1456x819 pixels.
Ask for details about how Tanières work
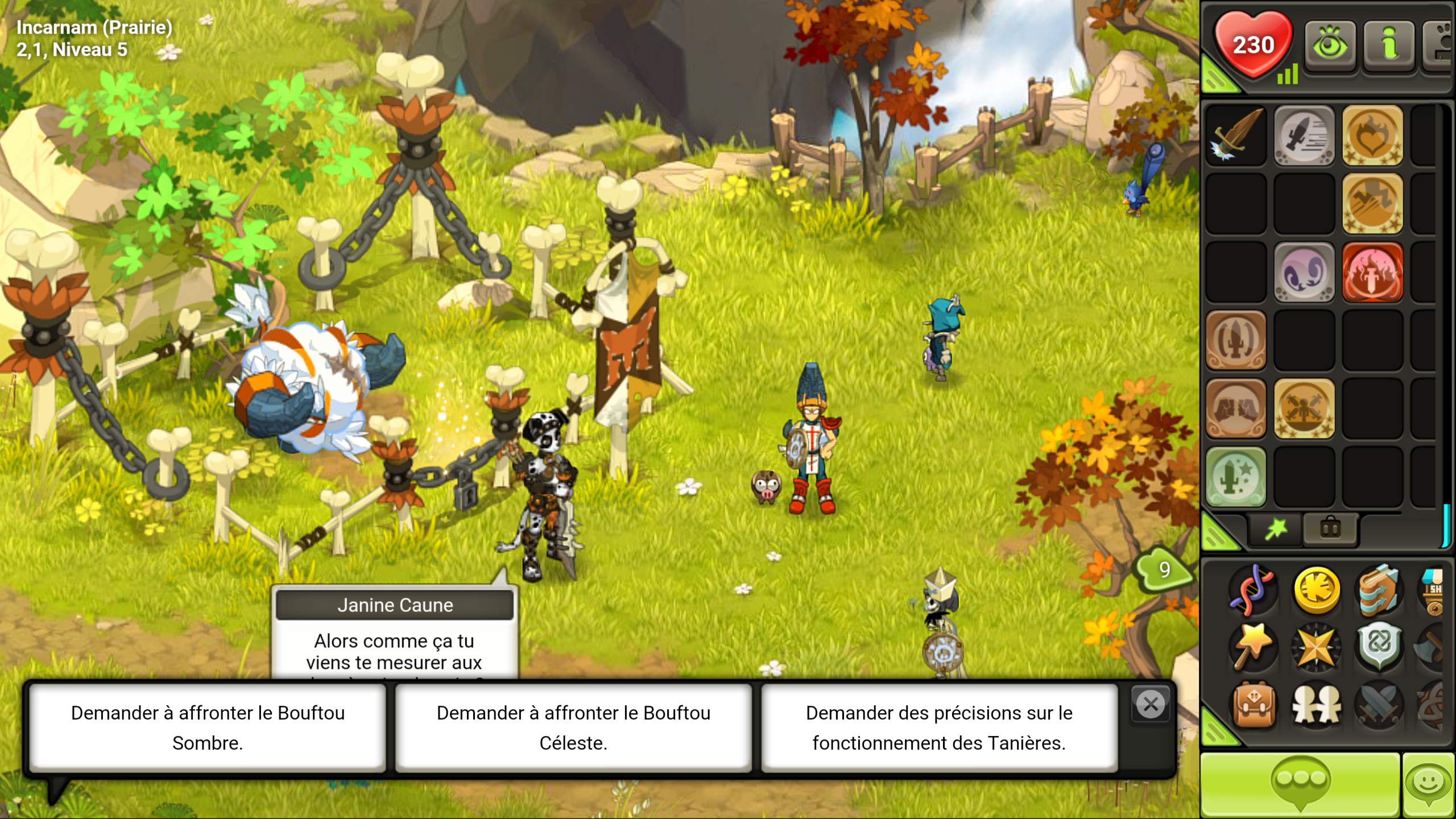click(x=939, y=727)
